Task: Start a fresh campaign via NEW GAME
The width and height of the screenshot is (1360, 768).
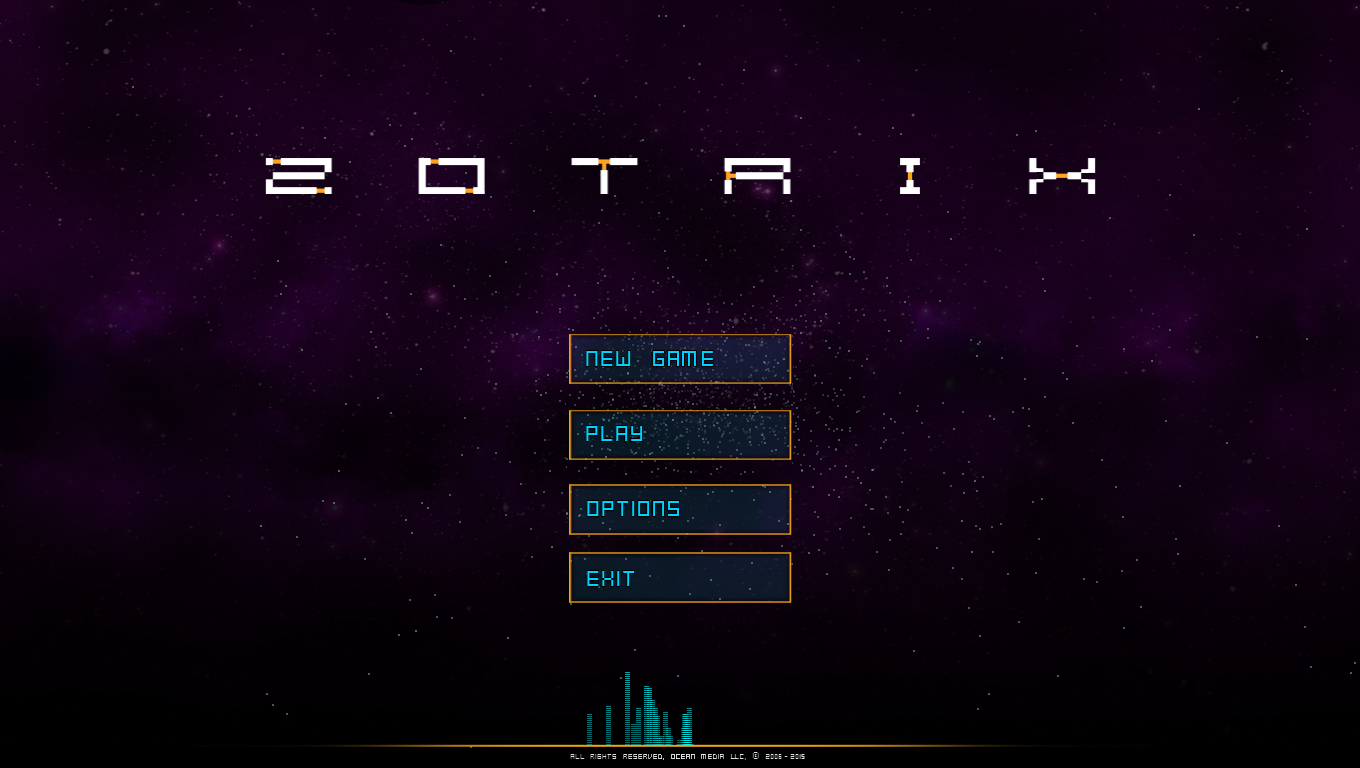Action: pyautogui.click(x=680, y=359)
